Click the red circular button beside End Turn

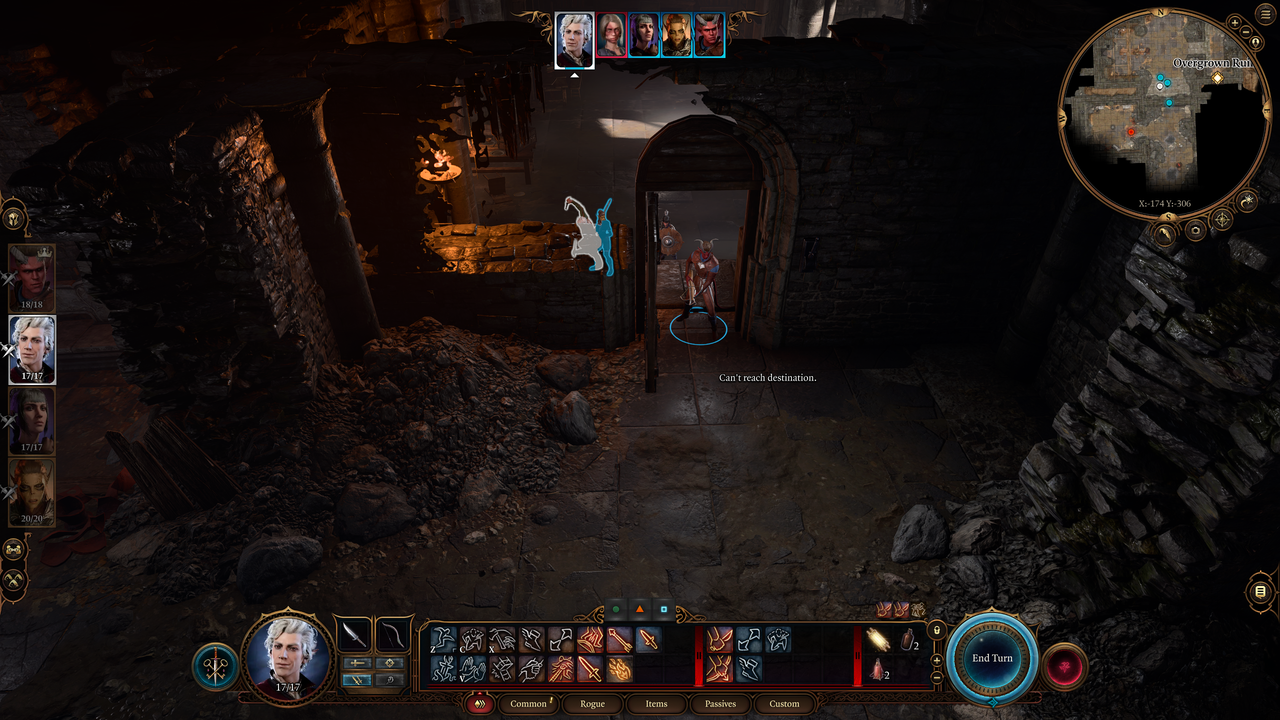(x=1064, y=667)
